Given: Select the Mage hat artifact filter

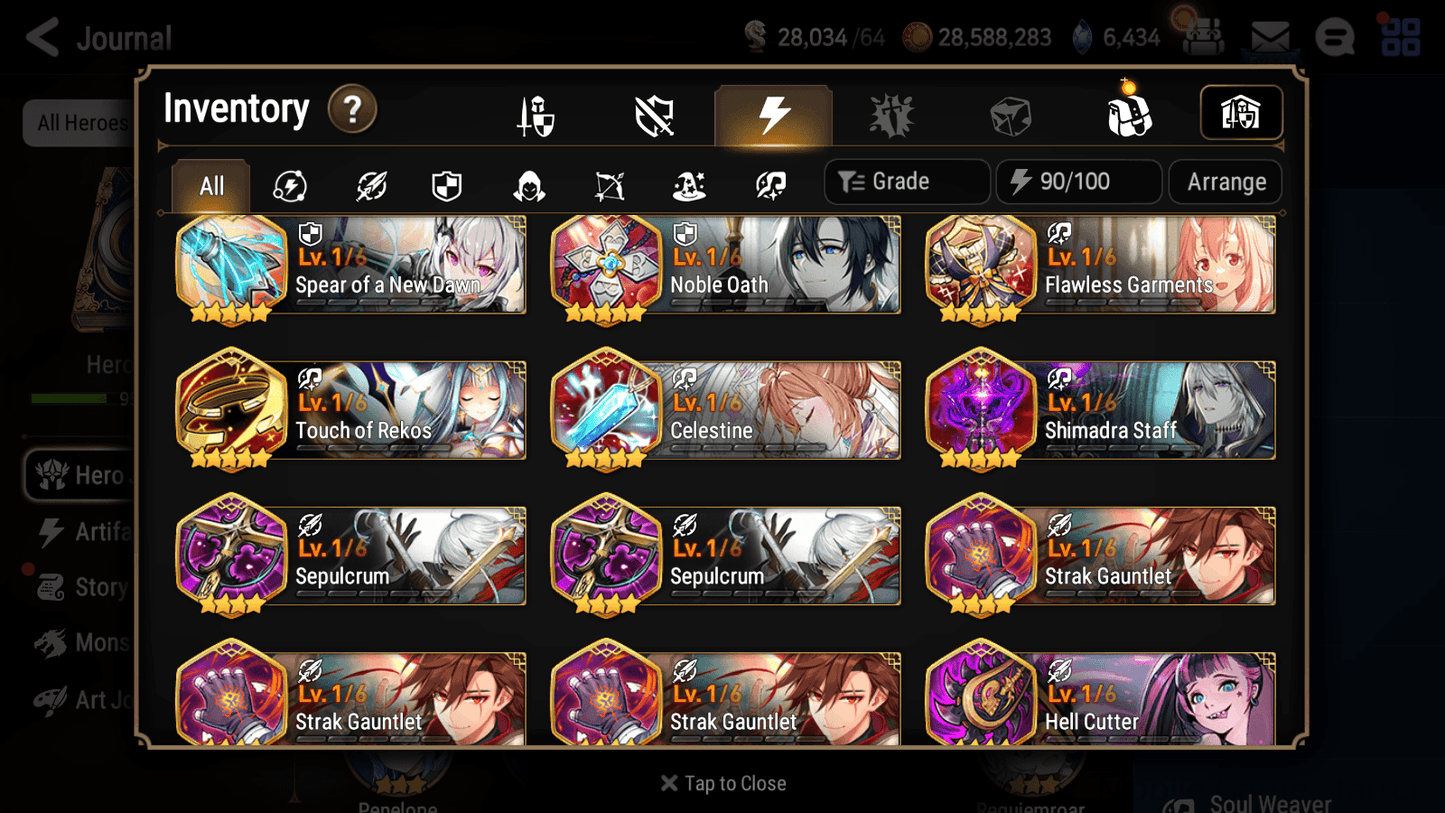Looking at the screenshot, I should point(688,186).
